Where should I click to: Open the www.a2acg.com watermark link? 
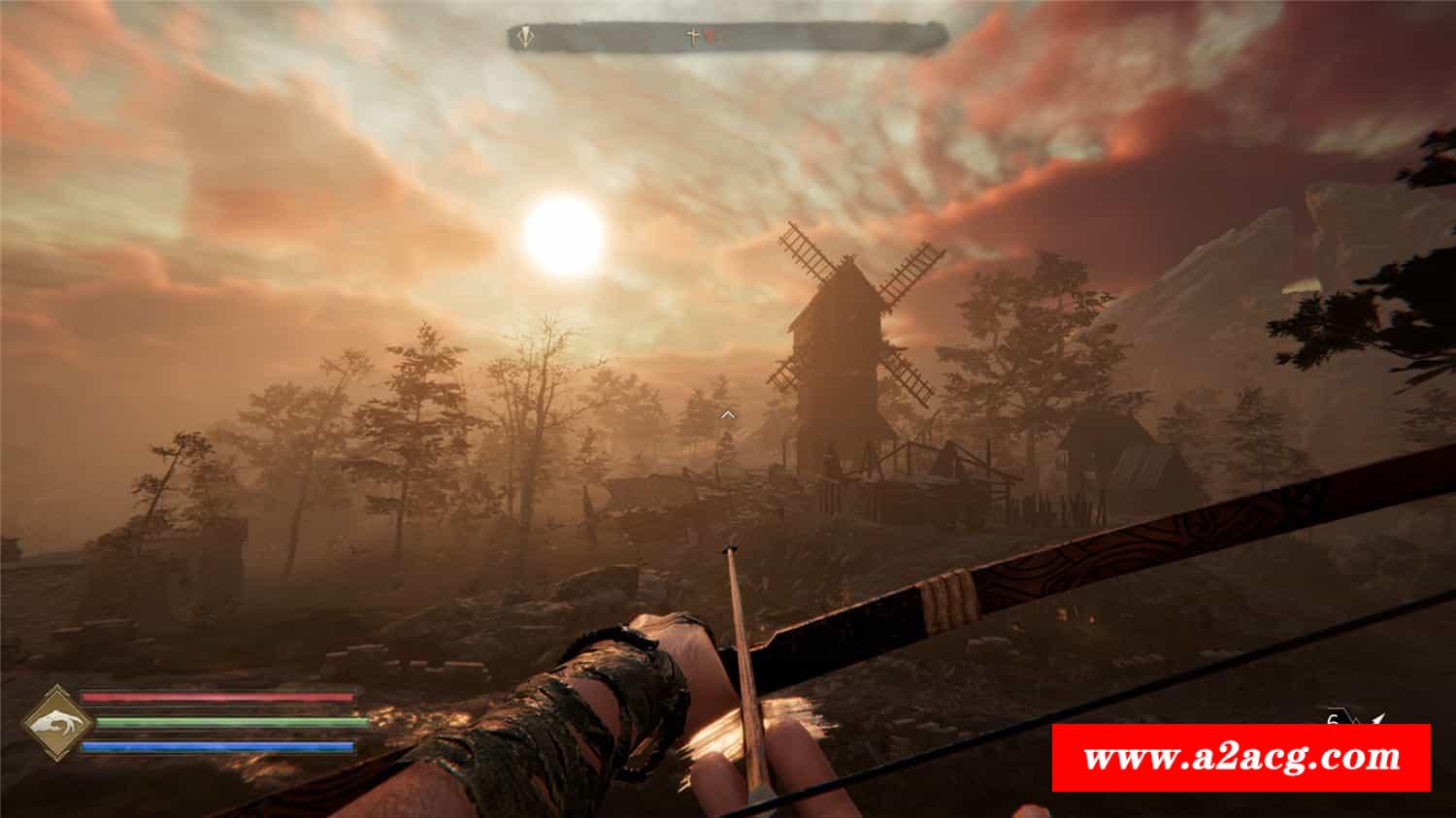pyautogui.click(x=1241, y=757)
